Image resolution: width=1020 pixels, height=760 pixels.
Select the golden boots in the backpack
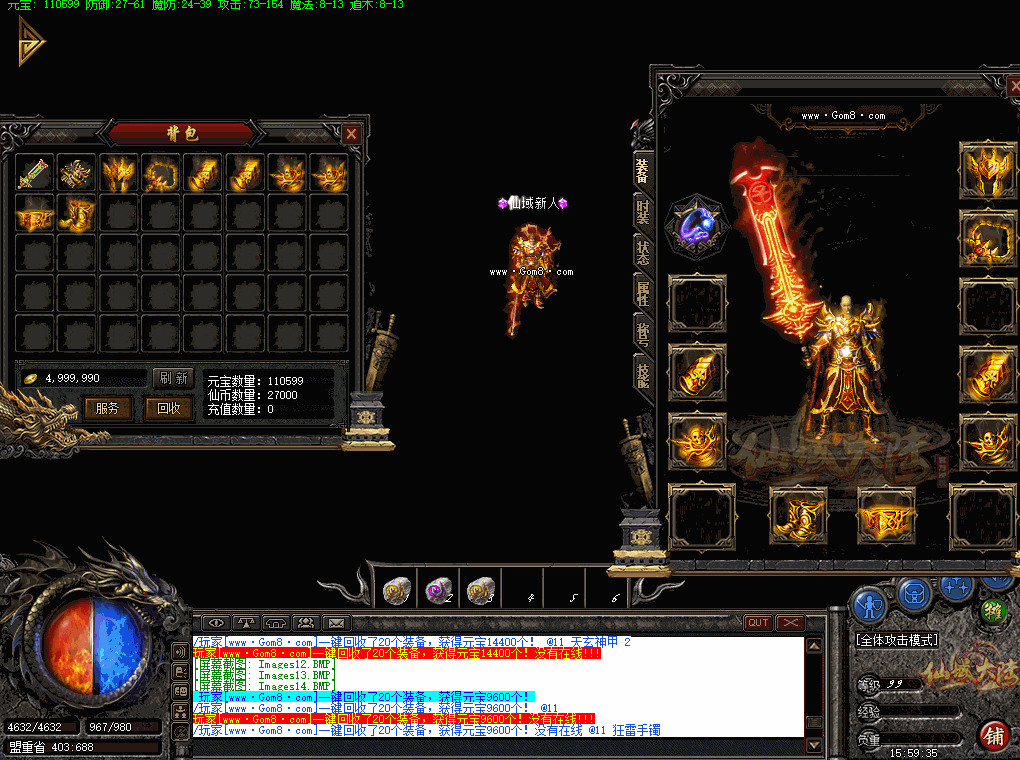point(75,213)
